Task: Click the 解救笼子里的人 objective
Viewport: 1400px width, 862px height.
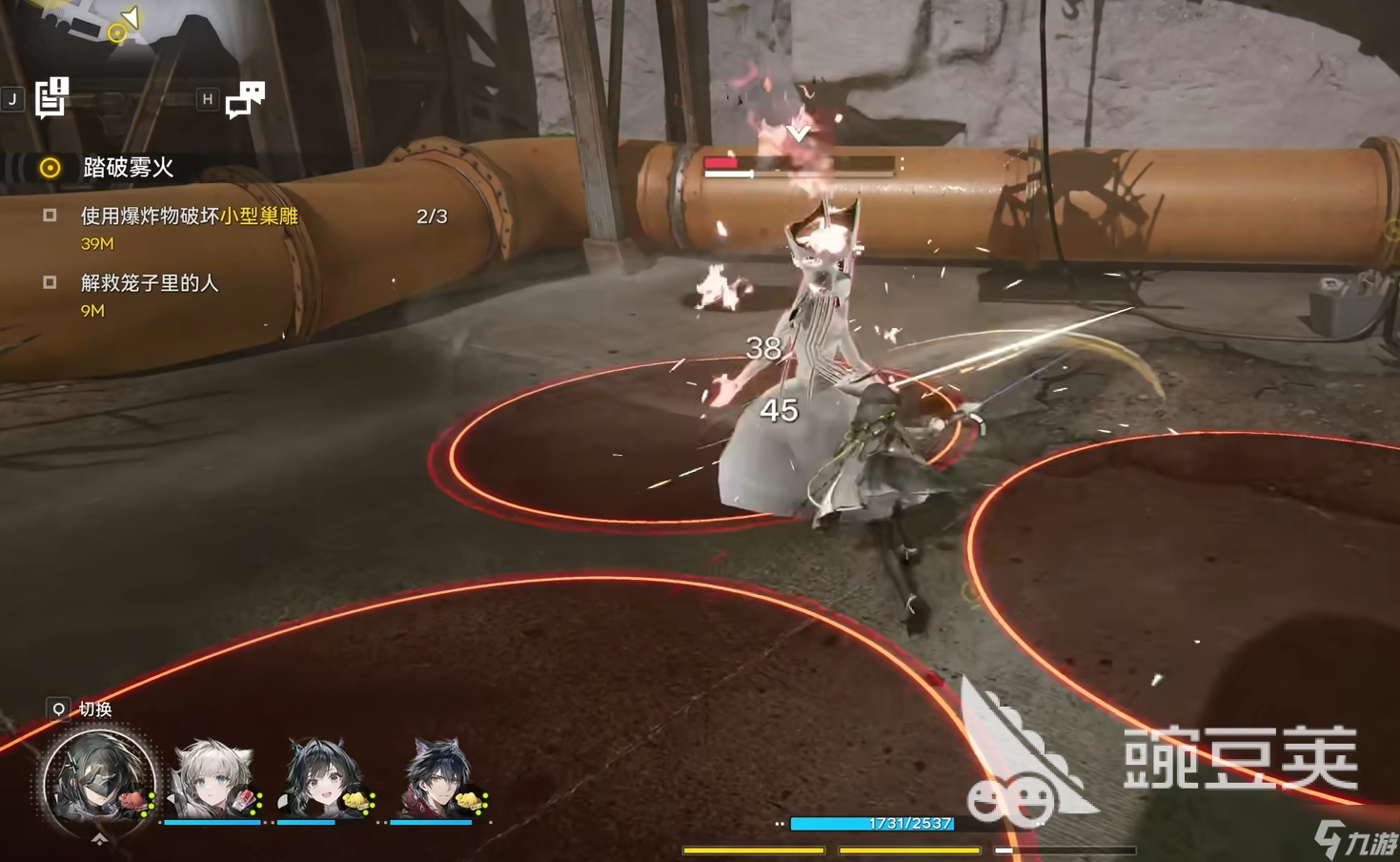Action: click(150, 283)
